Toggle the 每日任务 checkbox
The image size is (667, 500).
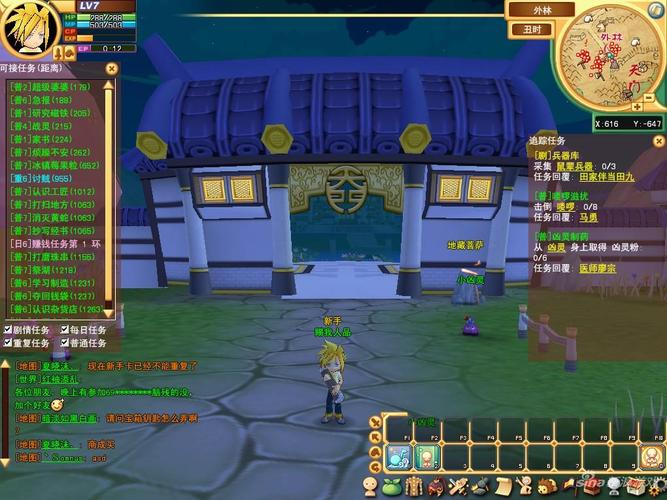[x=65, y=329]
